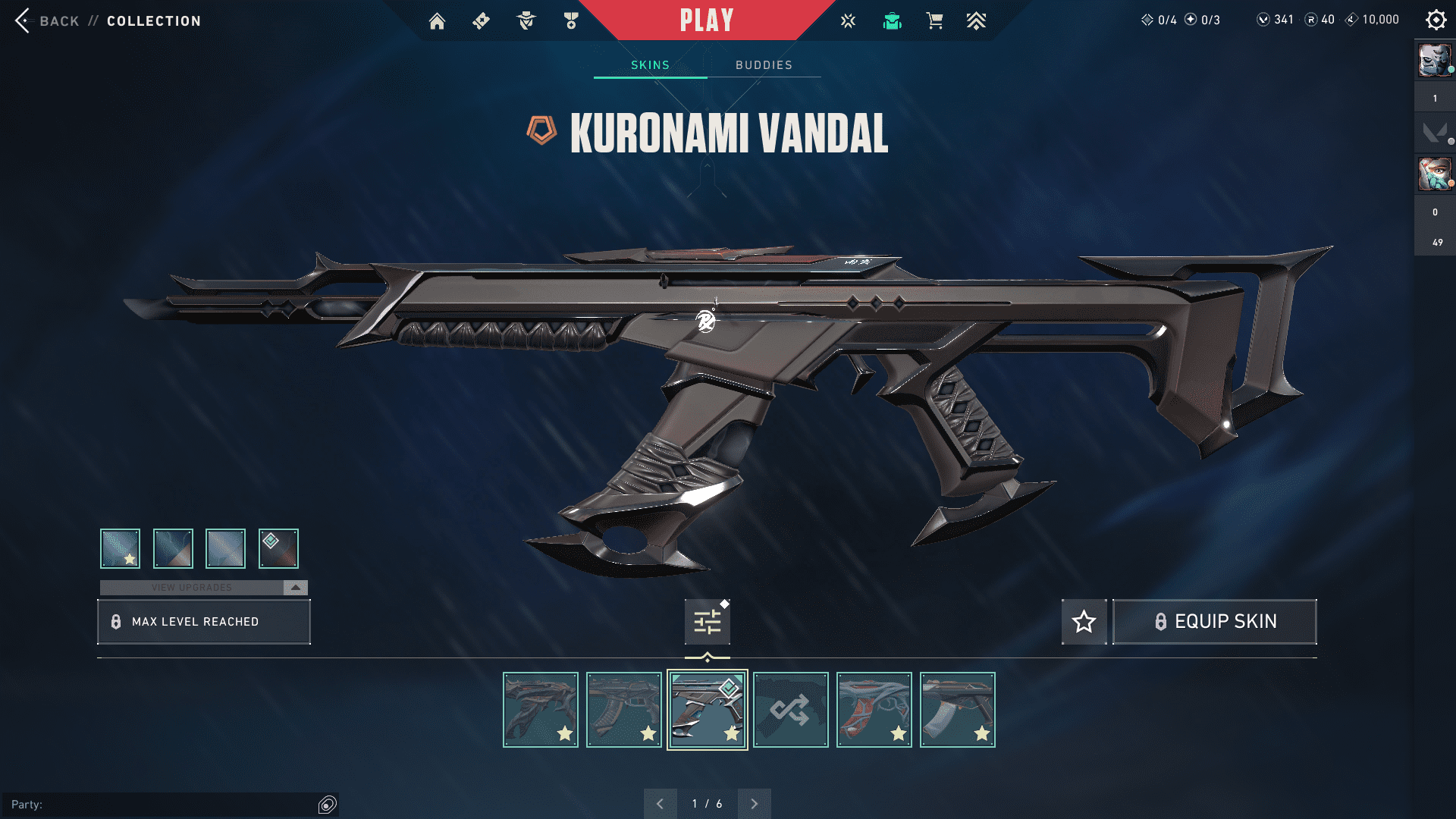
Task: Open the settings gear
Action: click(1436, 20)
